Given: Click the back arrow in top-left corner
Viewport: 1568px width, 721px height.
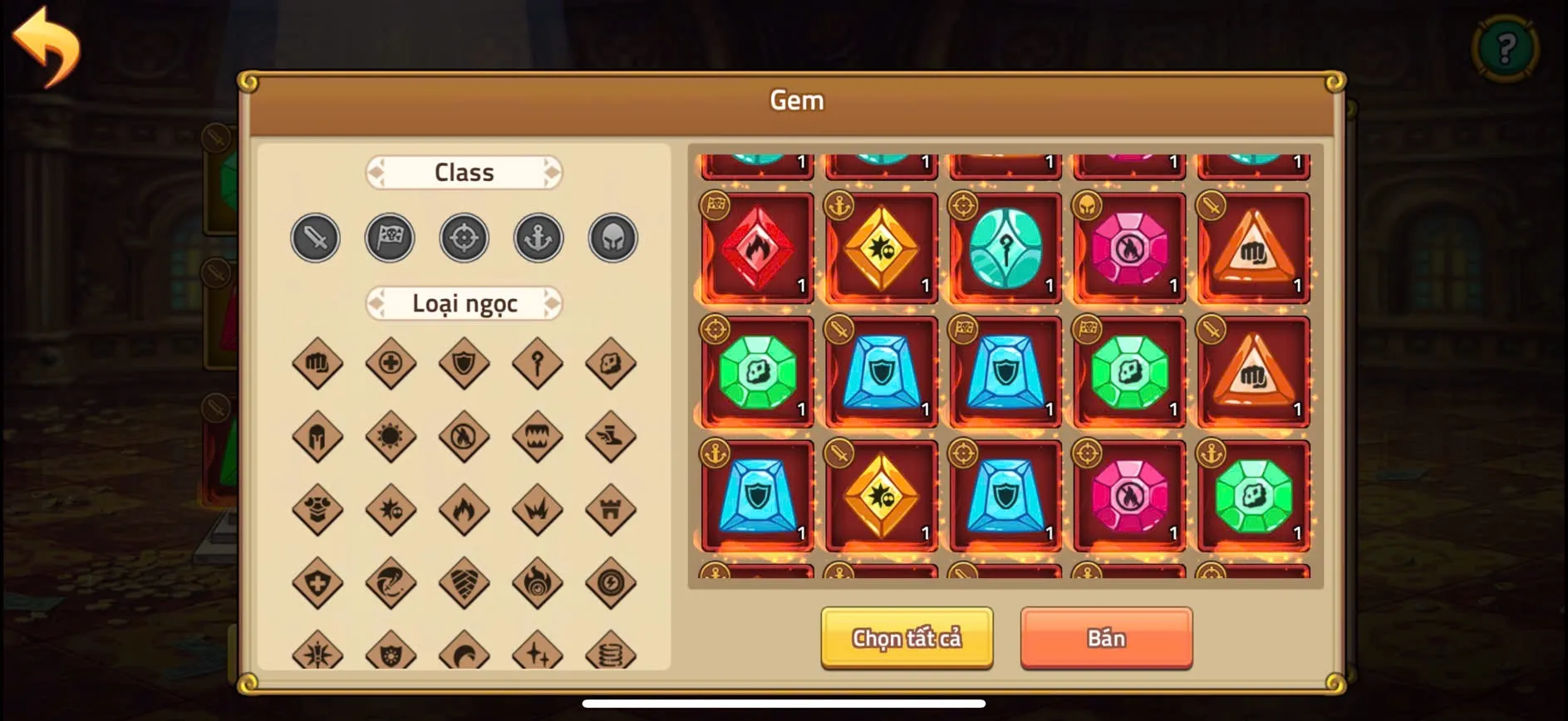Looking at the screenshot, I should 52,47.
